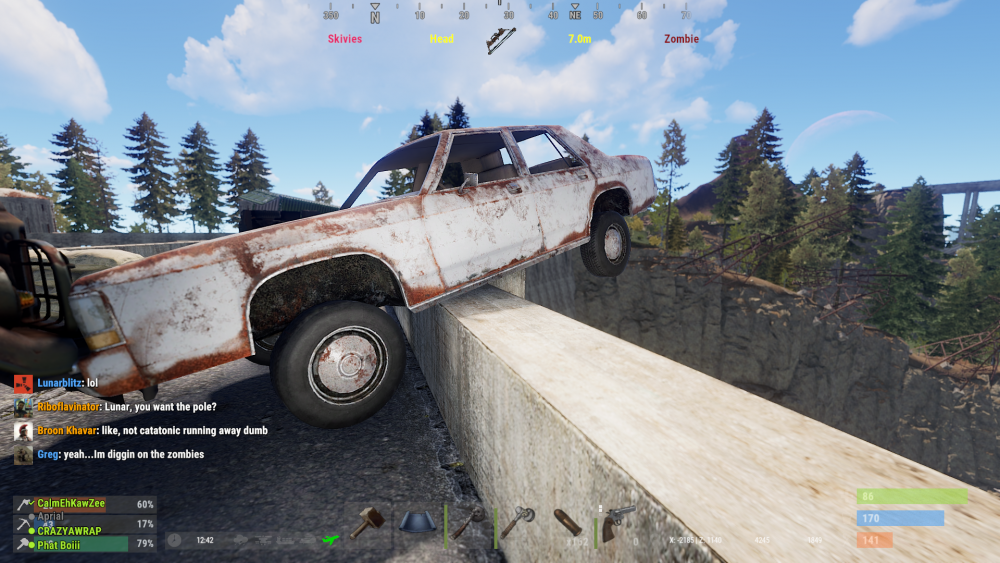Select CalmEhKawZee in the team list
The image size is (1000, 563).
click(x=72, y=505)
